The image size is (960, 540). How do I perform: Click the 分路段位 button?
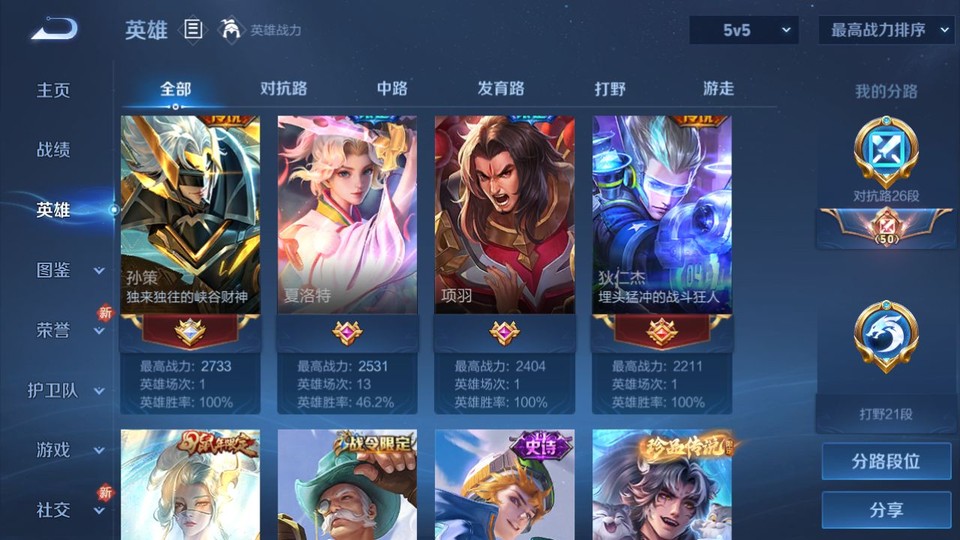click(x=886, y=462)
